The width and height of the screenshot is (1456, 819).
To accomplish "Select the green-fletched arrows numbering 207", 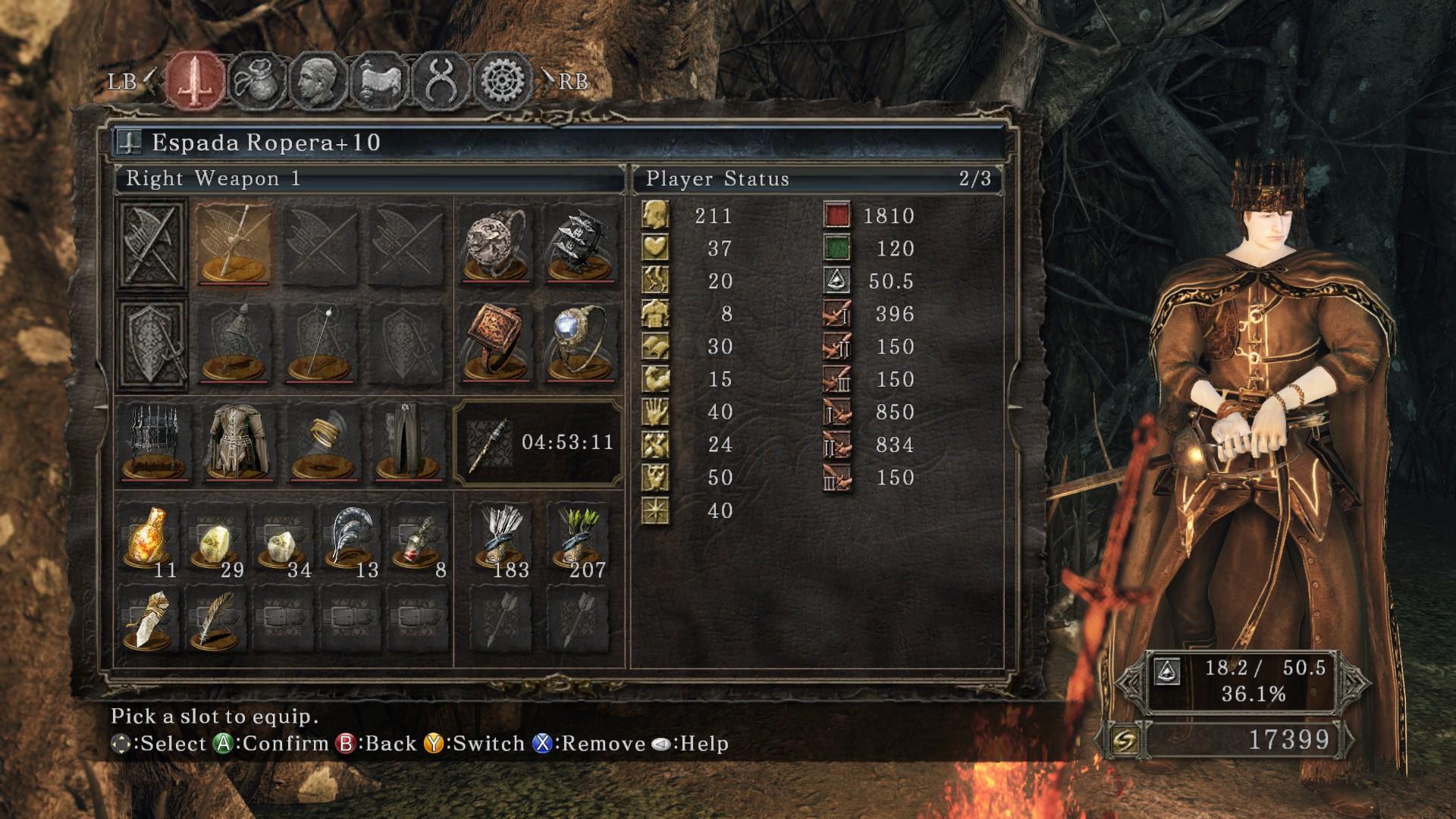I will click(x=580, y=541).
